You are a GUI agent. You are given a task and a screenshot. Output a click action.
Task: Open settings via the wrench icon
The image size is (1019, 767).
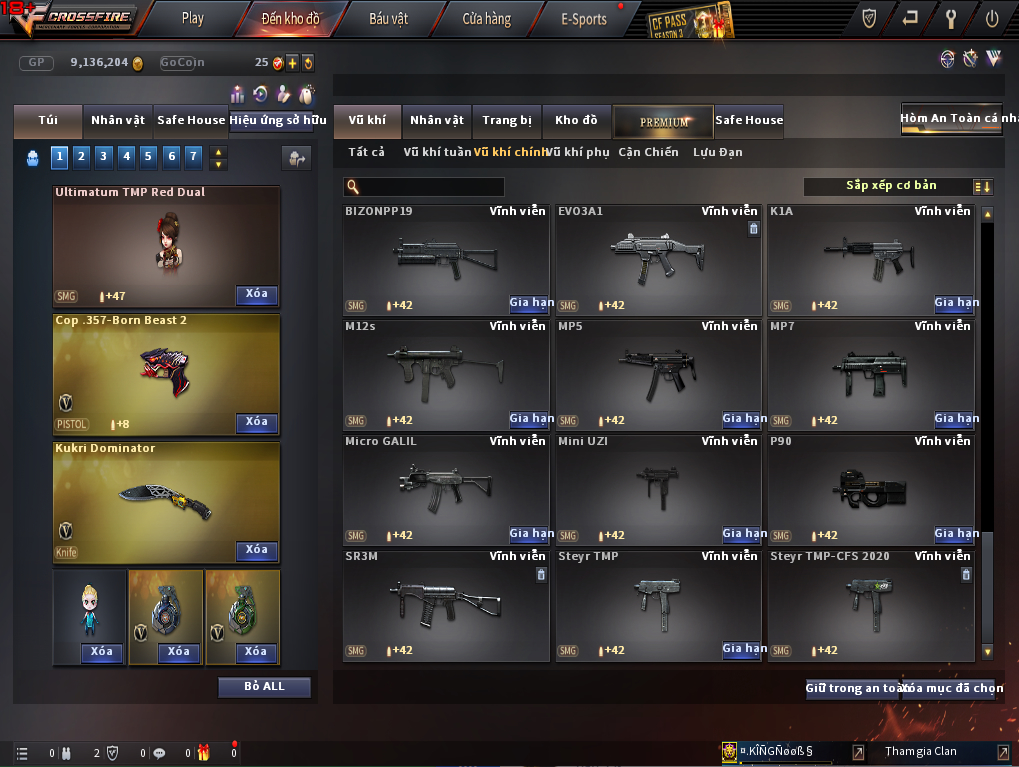[951, 18]
